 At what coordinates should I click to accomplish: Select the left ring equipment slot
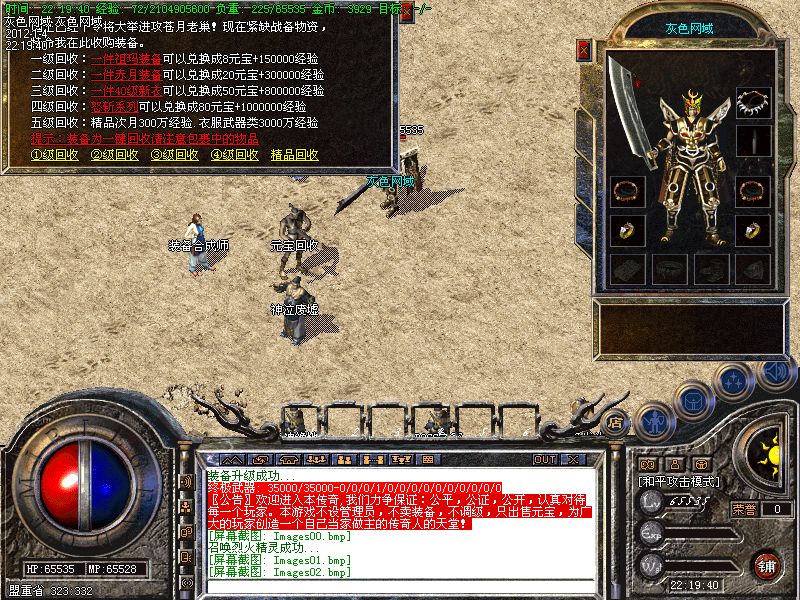click(627, 231)
